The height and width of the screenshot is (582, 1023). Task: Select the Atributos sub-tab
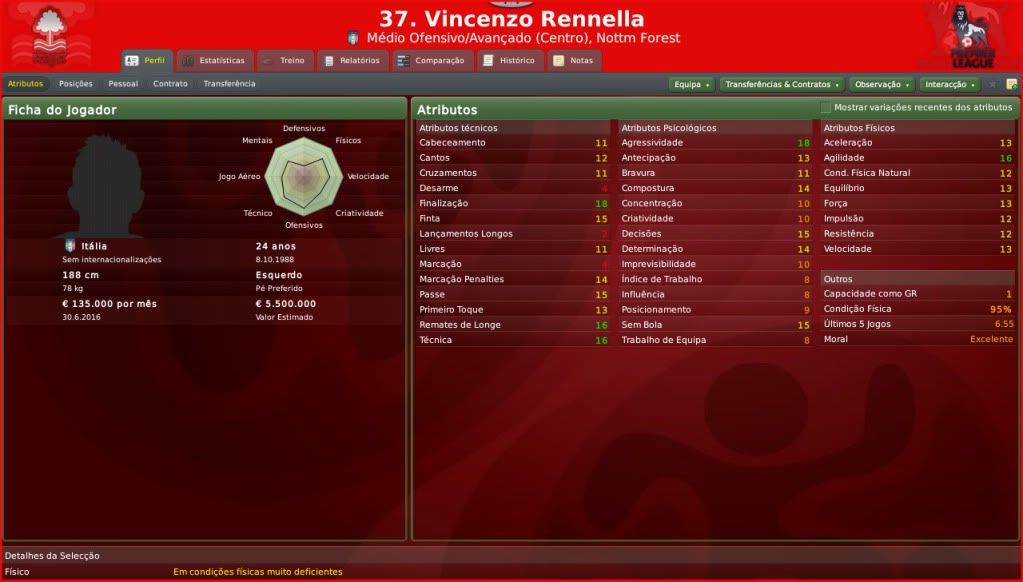point(25,84)
